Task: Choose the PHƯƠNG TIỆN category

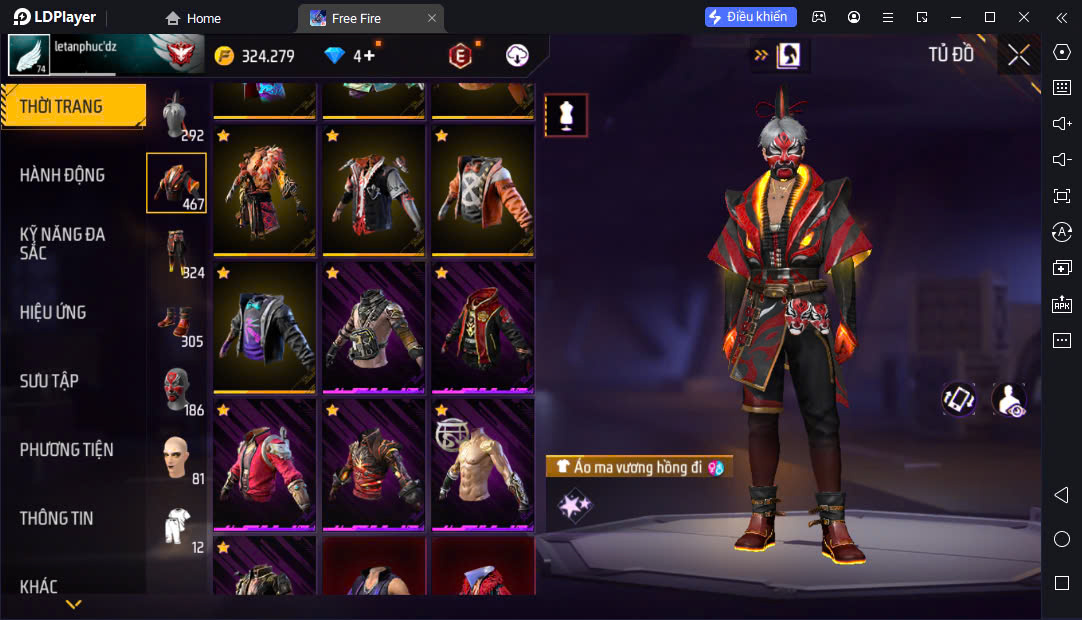Action: tap(66, 450)
